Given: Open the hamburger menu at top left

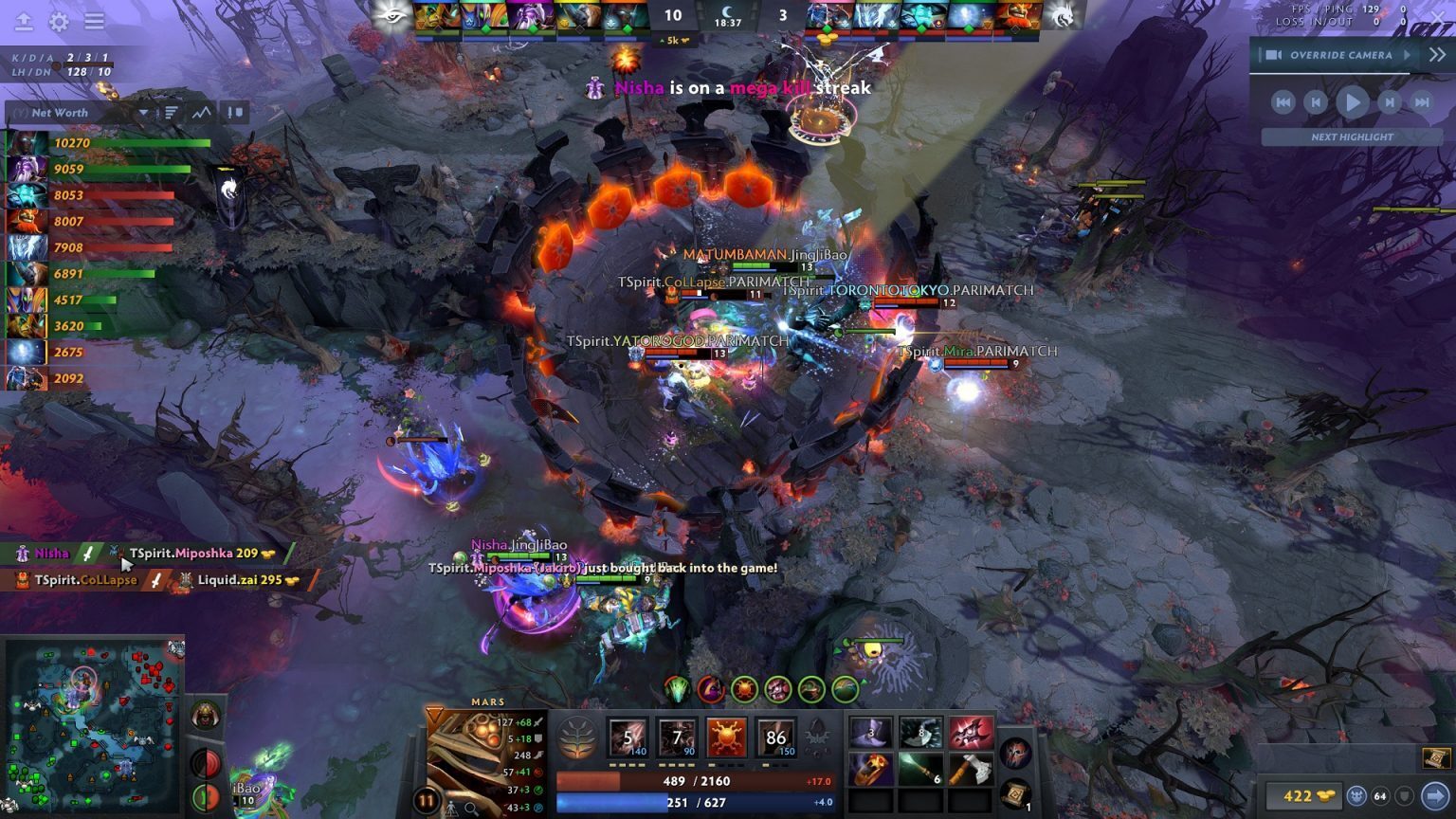Looking at the screenshot, I should 92,21.
